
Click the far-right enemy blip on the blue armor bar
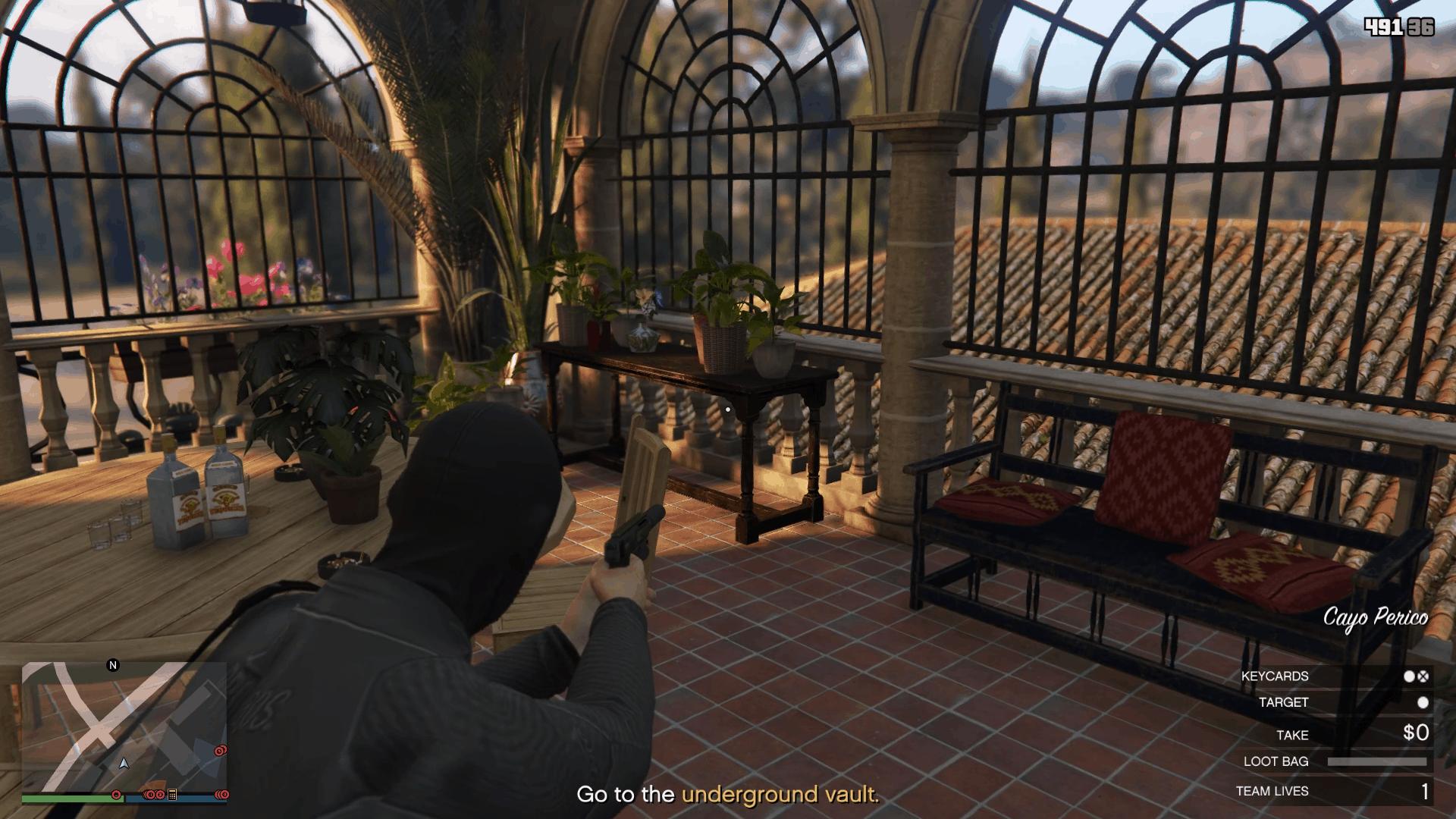223,795
